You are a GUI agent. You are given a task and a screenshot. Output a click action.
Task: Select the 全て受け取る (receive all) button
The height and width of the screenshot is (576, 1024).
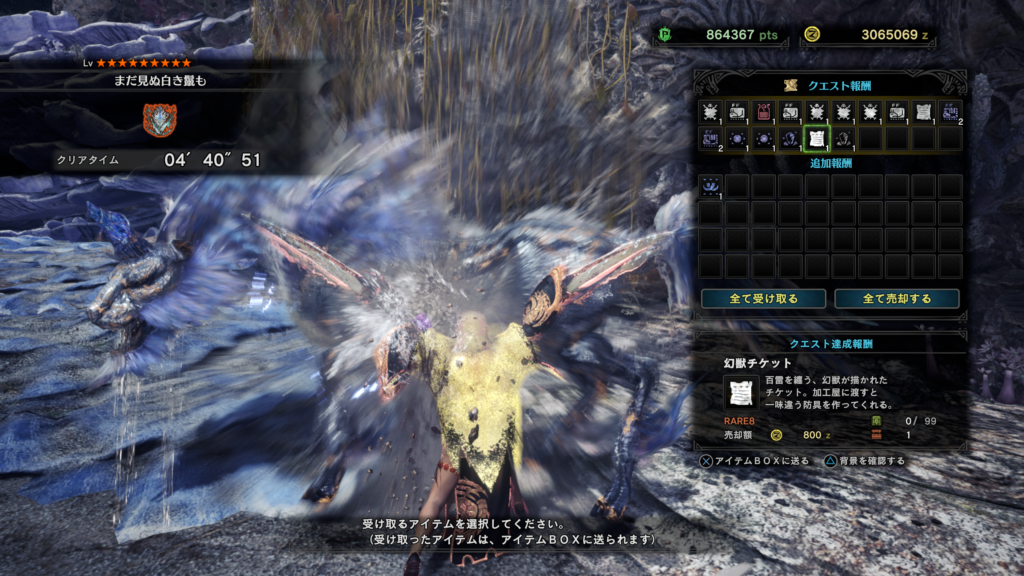tap(763, 298)
